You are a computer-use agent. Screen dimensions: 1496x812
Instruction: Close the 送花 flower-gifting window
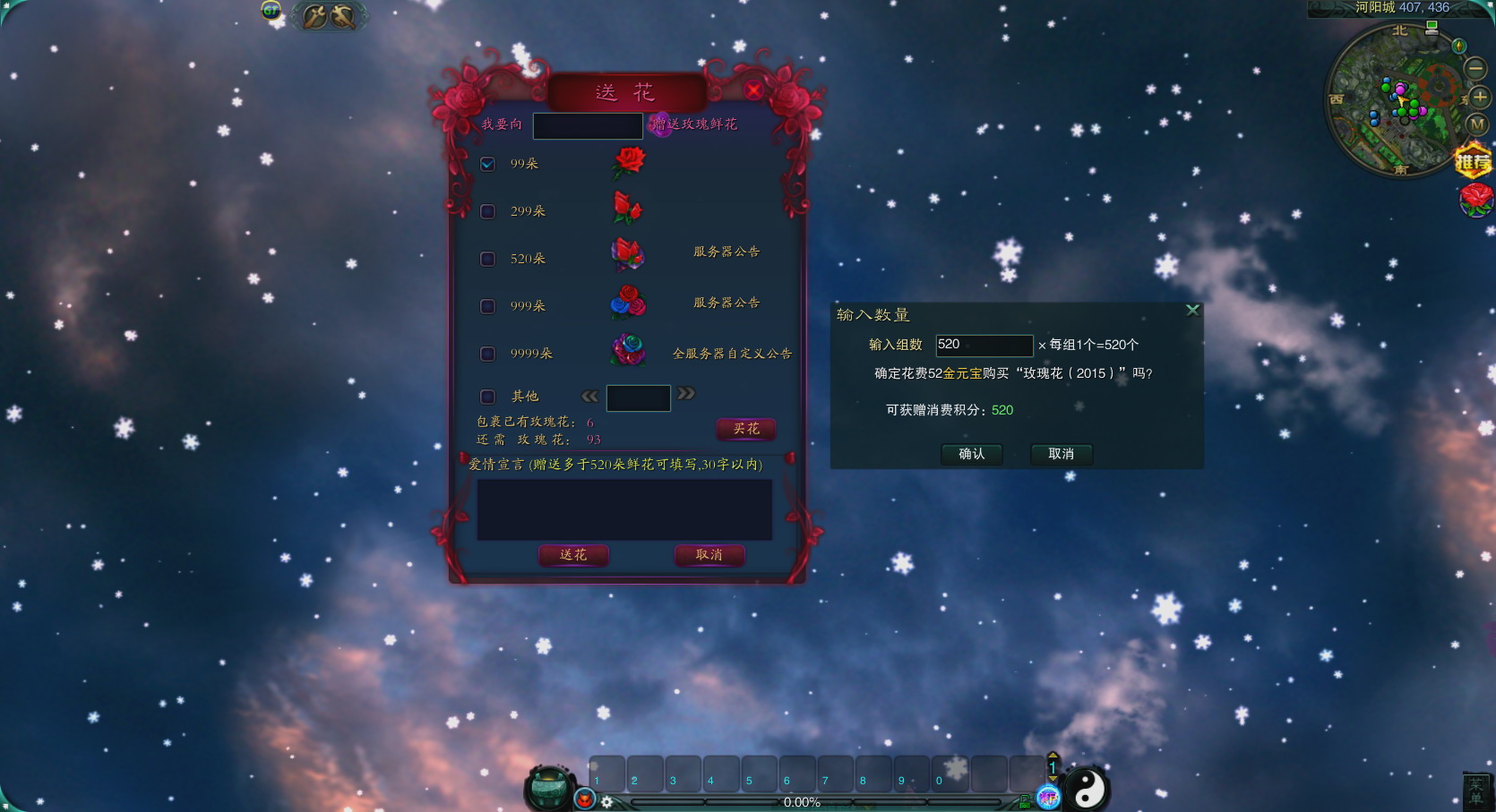(x=753, y=90)
